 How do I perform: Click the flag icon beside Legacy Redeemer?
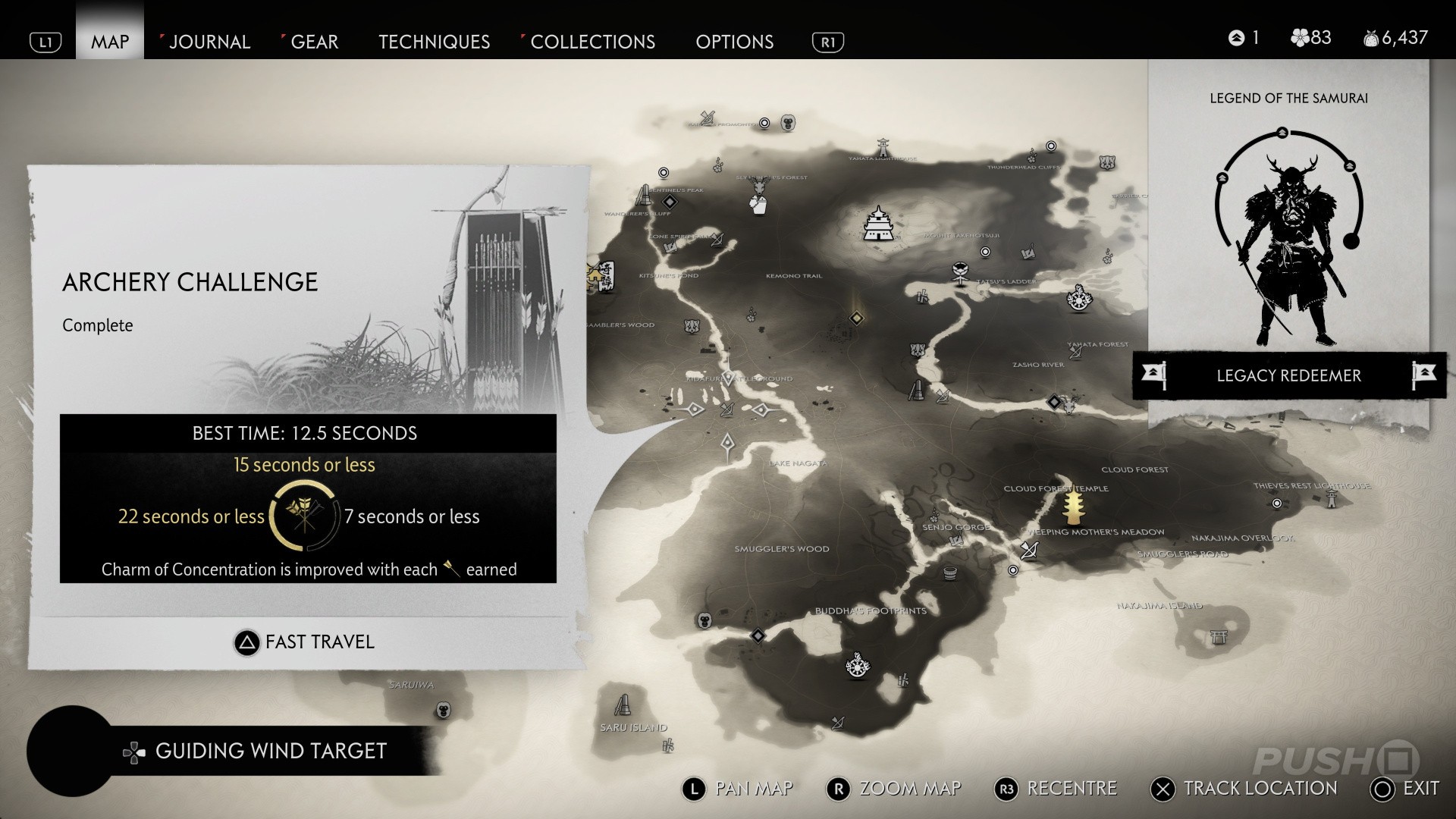1153,374
